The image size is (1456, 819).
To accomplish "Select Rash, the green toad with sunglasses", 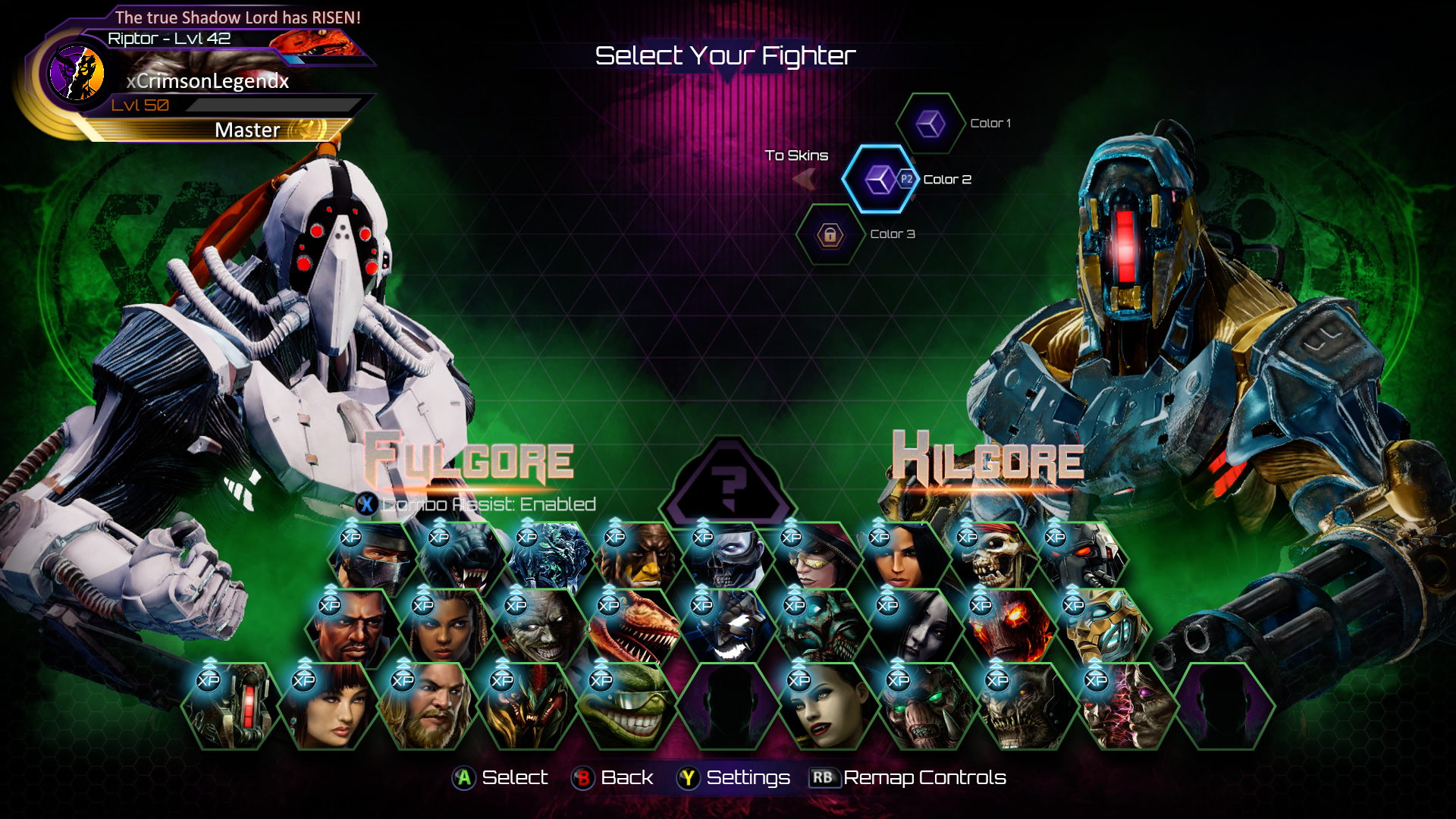I will point(625,705).
